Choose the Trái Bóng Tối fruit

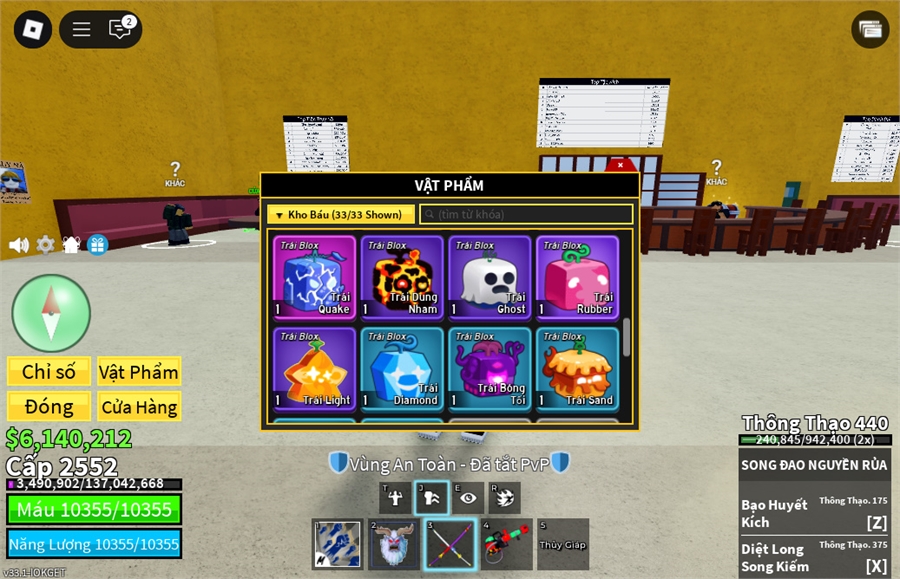490,369
